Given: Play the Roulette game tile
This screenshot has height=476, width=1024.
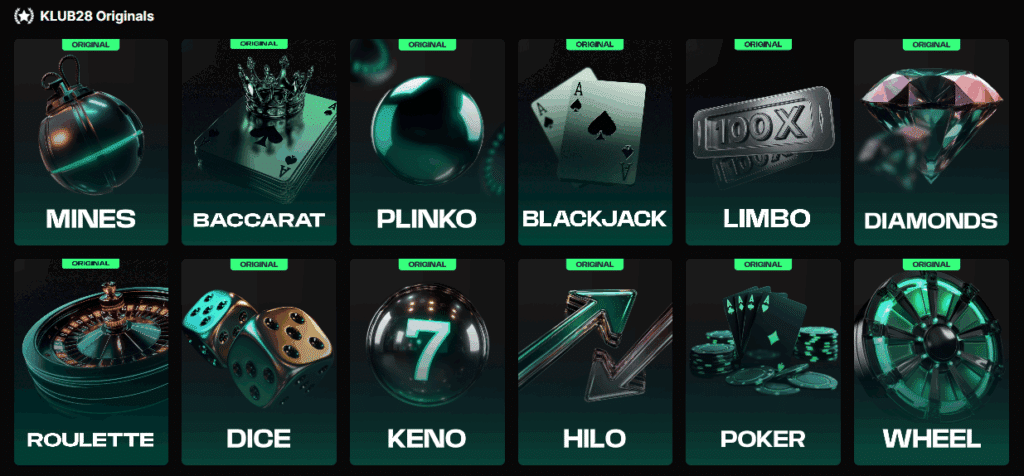Looking at the screenshot, I should (x=91, y=360).
